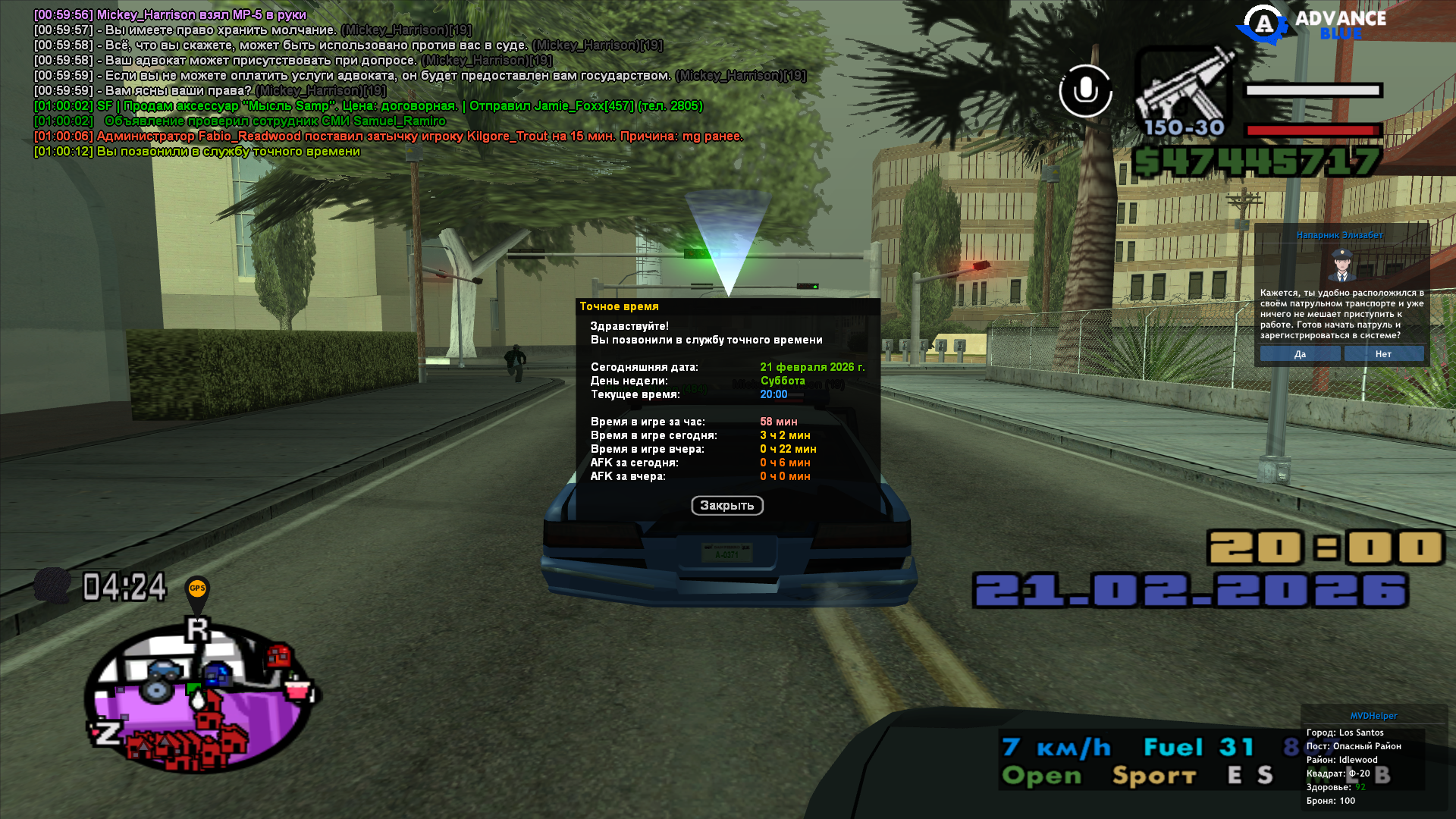The width and height of the screenshot is (1456, 819).
Task: Click the orange GPS marker pin
Action: click(x=197, y=590)
